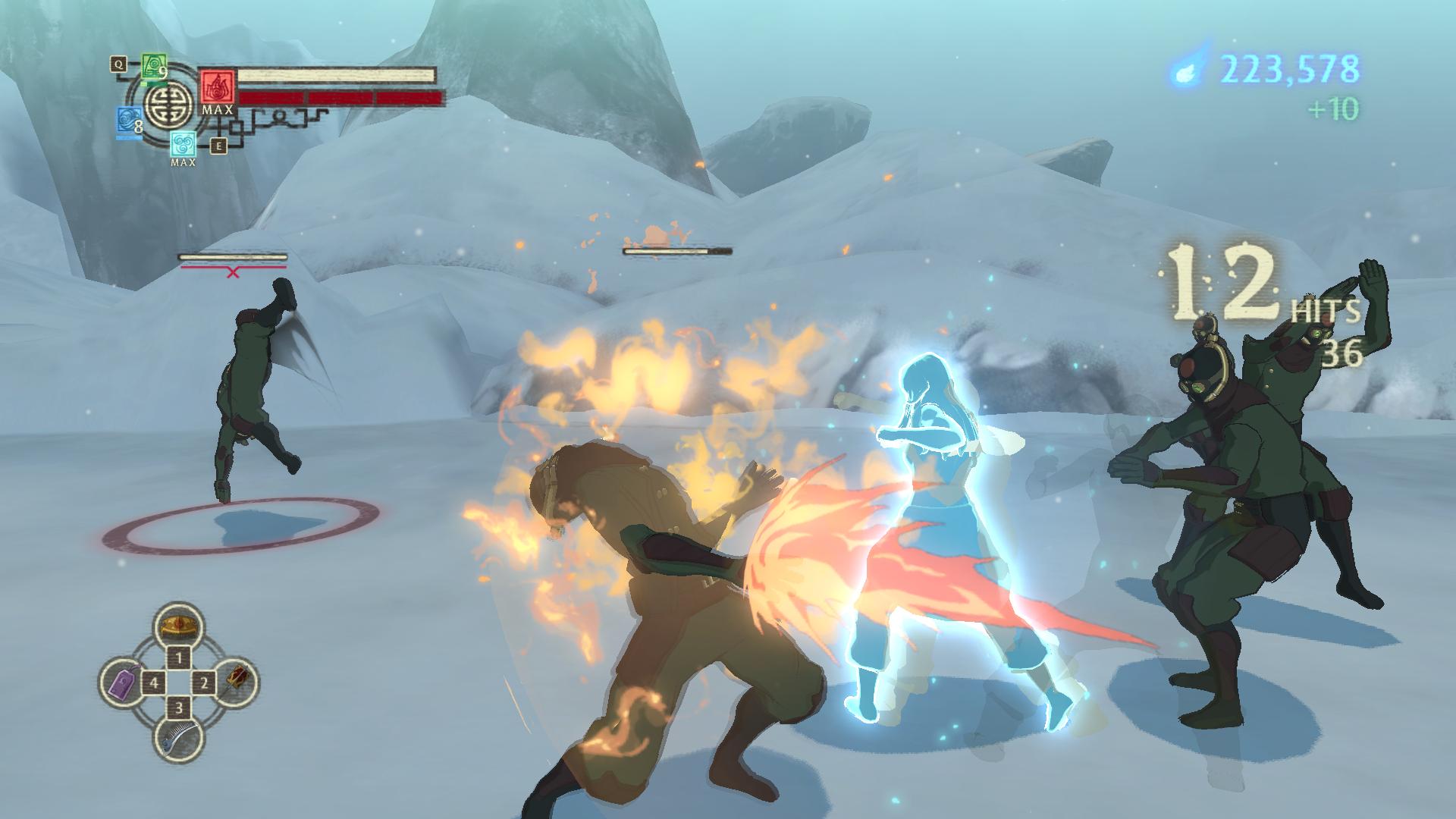
Task: Activate the teal airbending element icon
Action: [183, 143]
